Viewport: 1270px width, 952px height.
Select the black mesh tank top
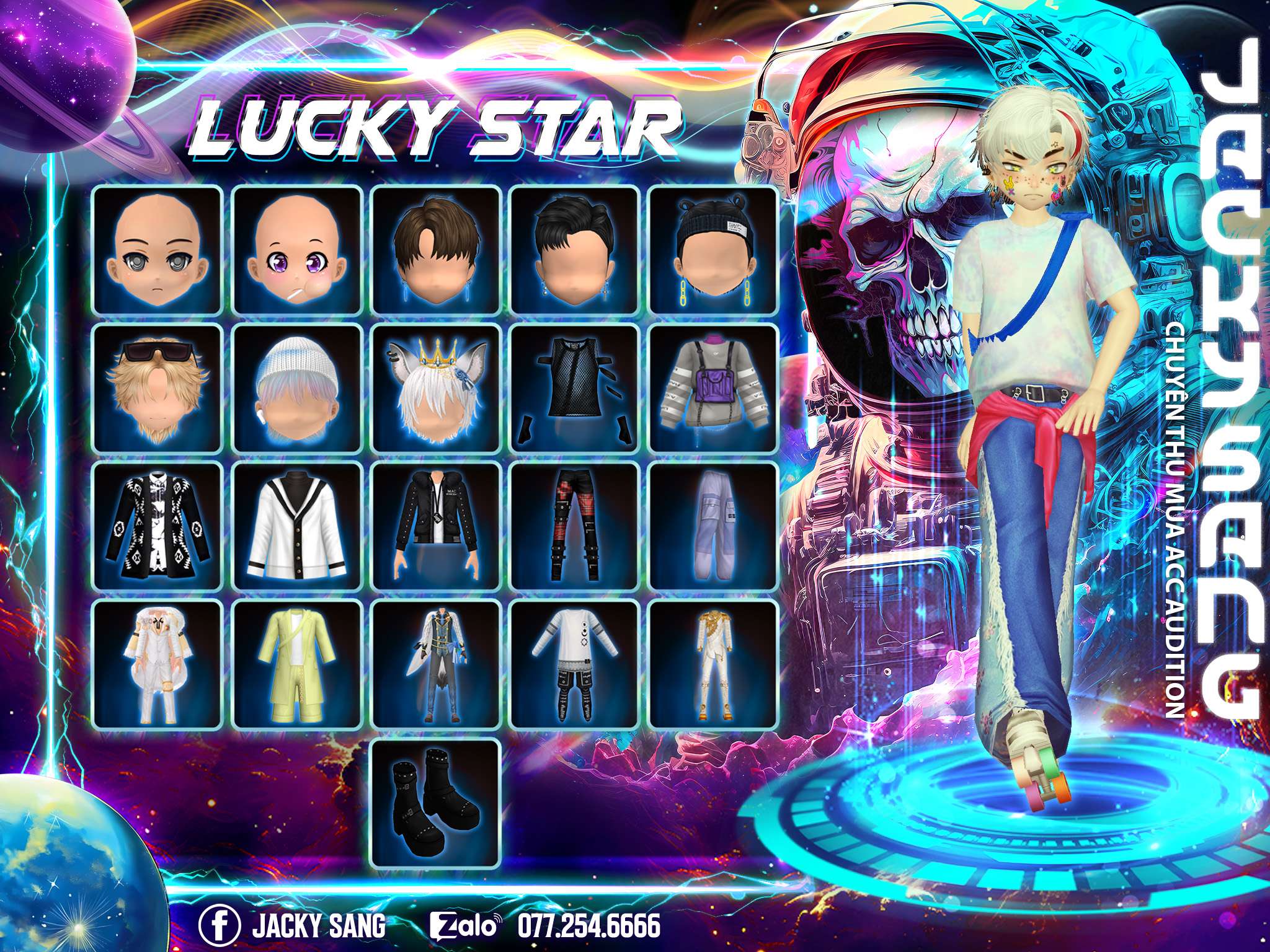coord(574,388)
